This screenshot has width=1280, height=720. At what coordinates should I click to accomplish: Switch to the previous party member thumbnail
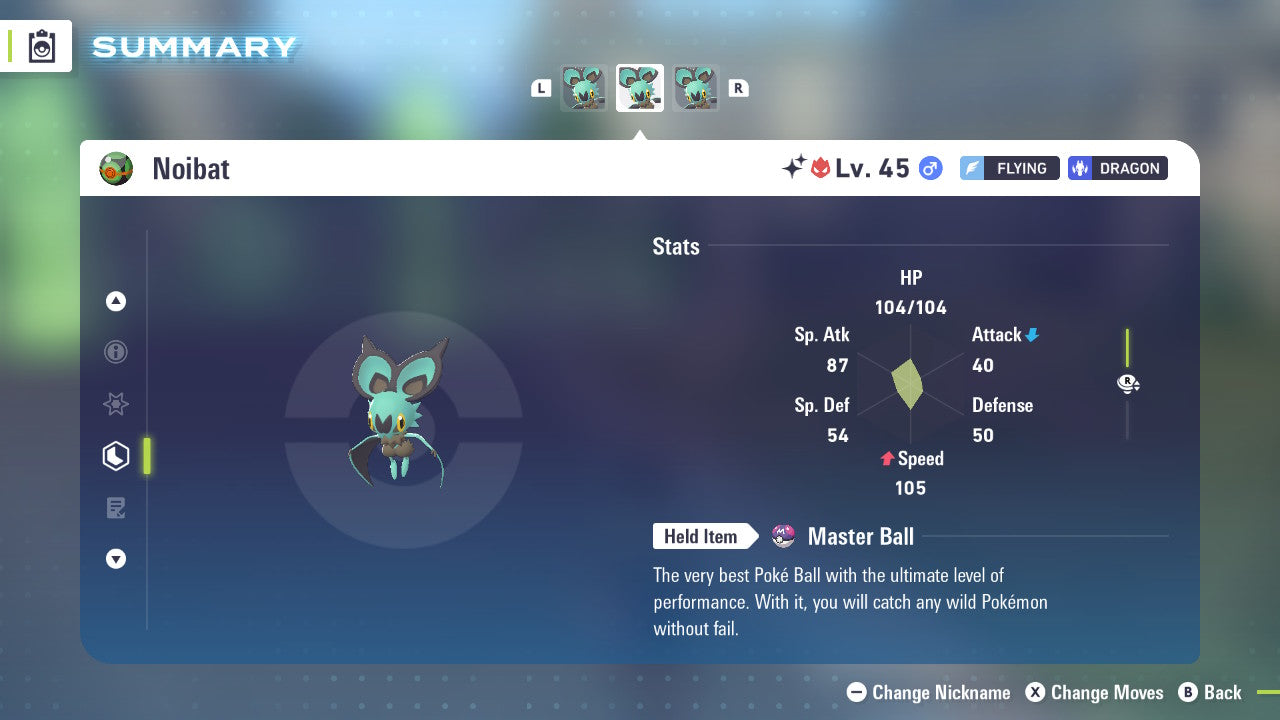click(585, 88)
